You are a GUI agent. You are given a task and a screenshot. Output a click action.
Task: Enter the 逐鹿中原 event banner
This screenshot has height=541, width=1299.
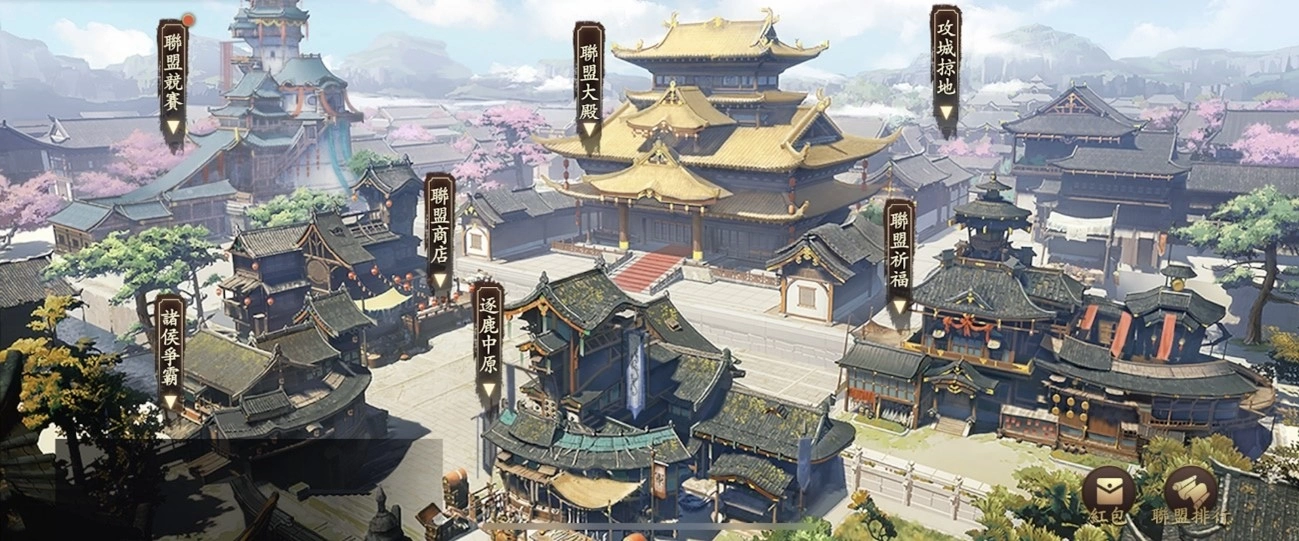tap(487, 342)
